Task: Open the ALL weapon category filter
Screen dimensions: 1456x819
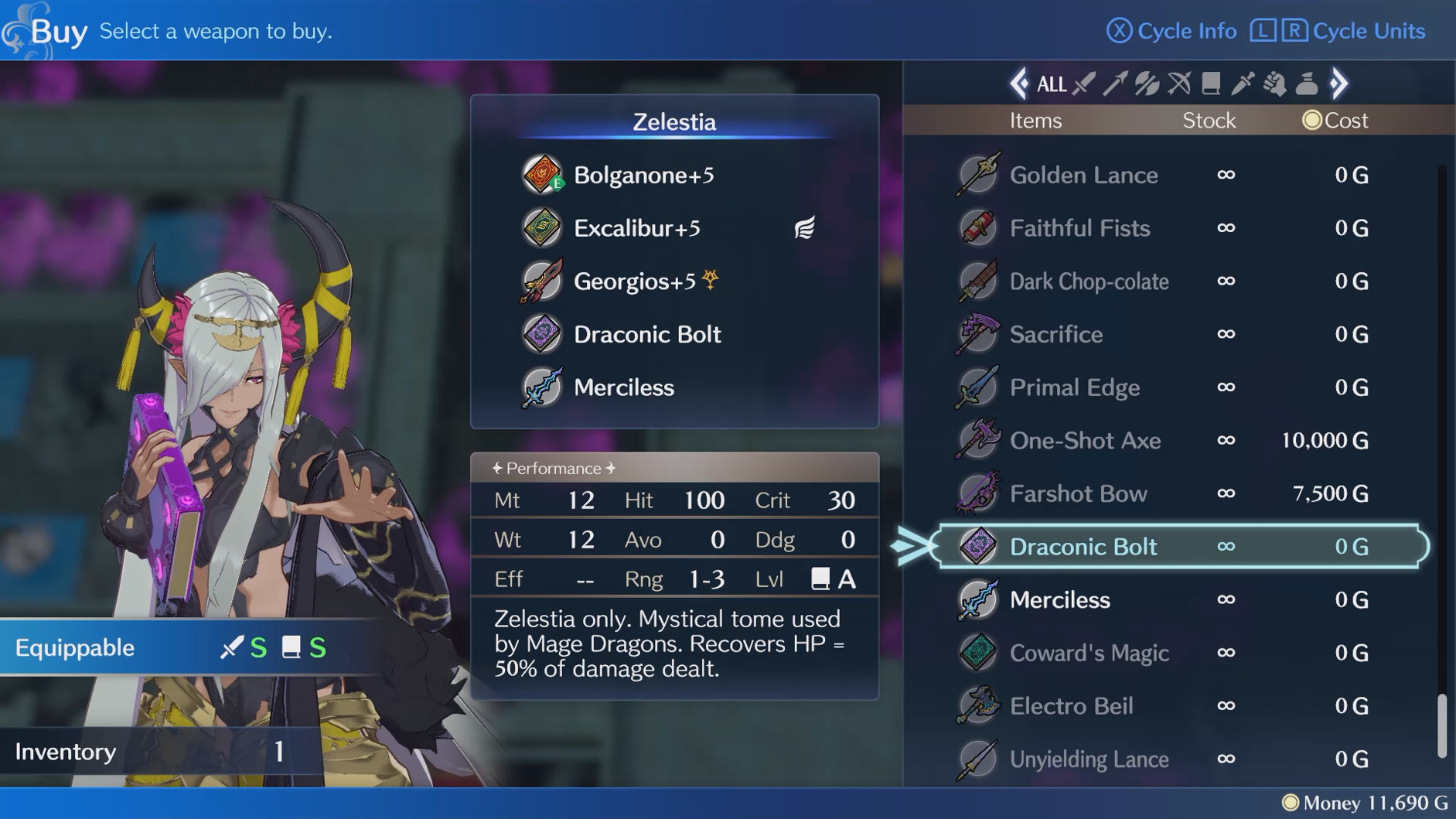Action: (1051, 84)
